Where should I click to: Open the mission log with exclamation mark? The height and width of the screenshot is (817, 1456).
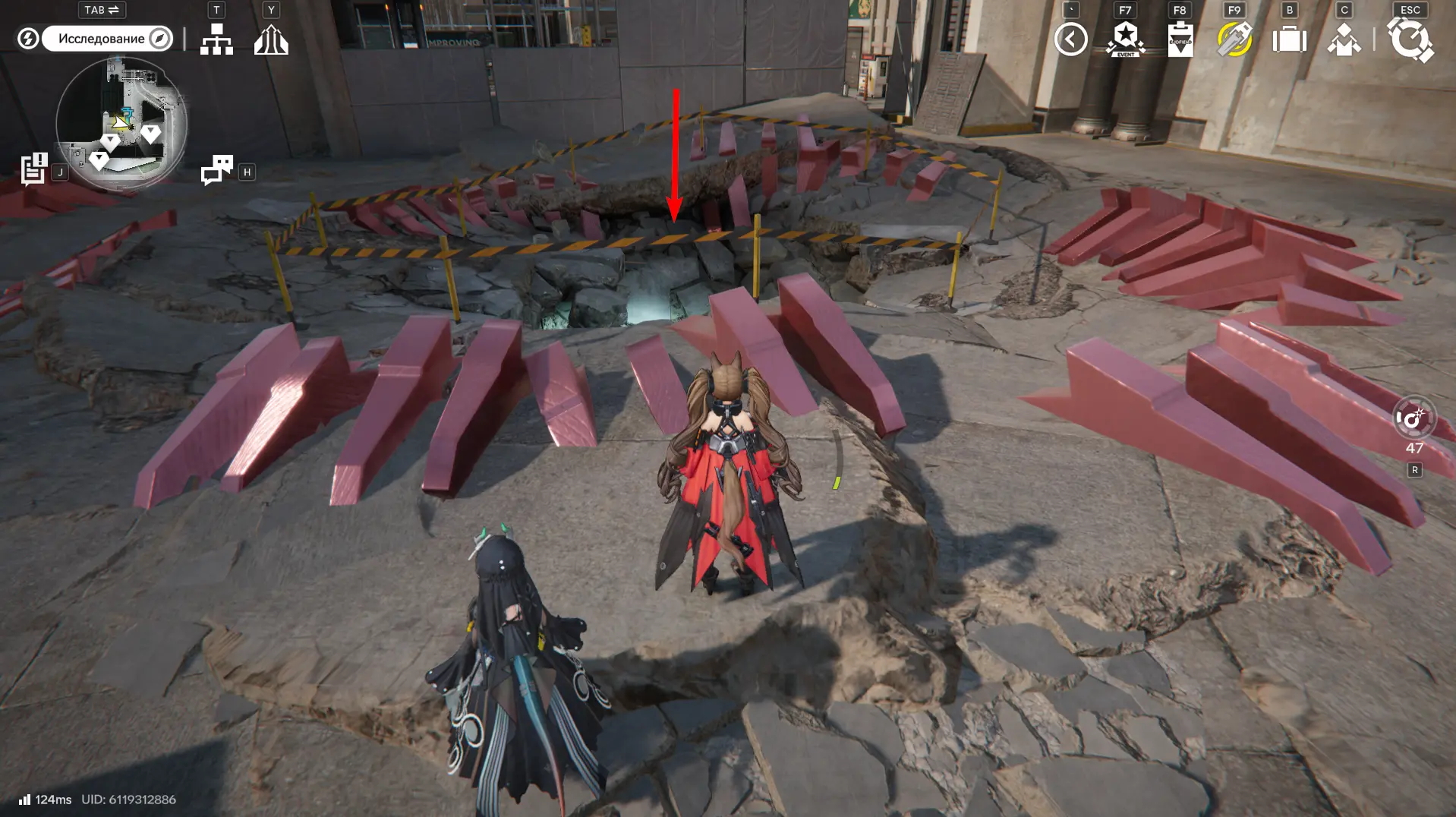(34, 169)
